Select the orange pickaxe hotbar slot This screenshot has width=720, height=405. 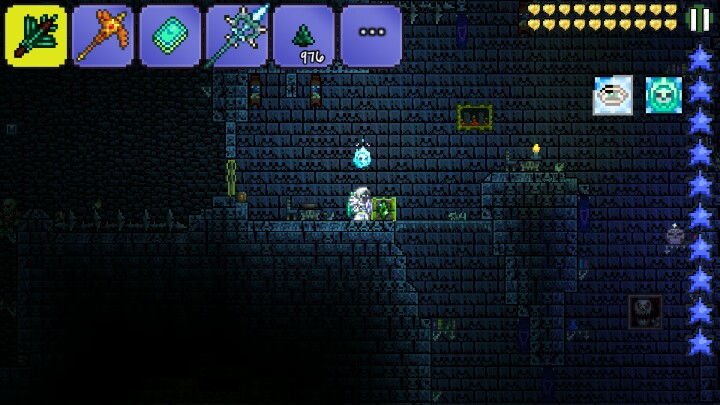(103, 36)
